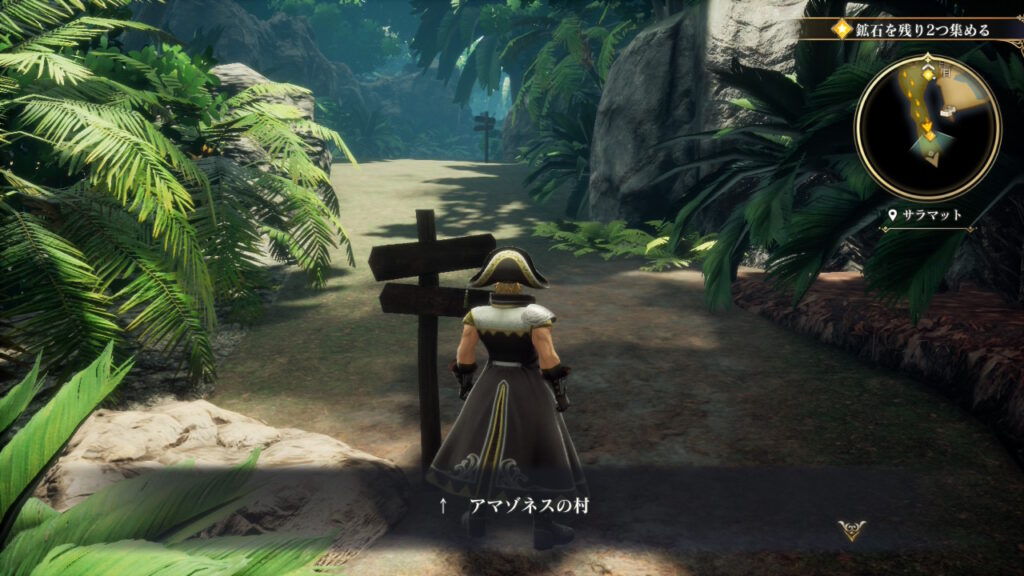Click the アマゾネスの村 signpost message

pyautogui.click(x=529, y=506)
